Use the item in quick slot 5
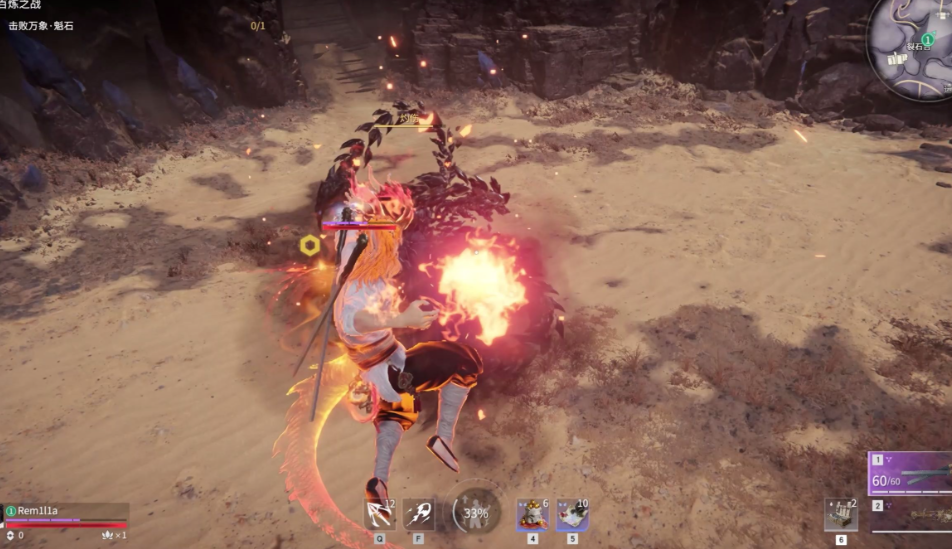The width and height of the screenshot is (952, 549). point(572,514)
